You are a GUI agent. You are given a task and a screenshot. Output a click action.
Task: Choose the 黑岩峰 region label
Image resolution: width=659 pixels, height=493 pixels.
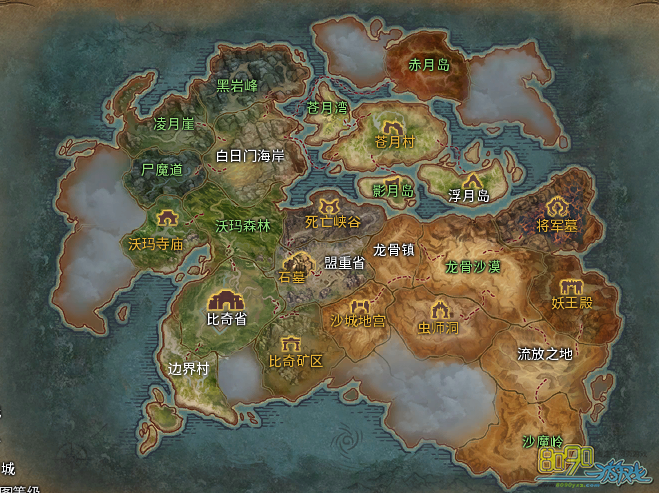238,86
